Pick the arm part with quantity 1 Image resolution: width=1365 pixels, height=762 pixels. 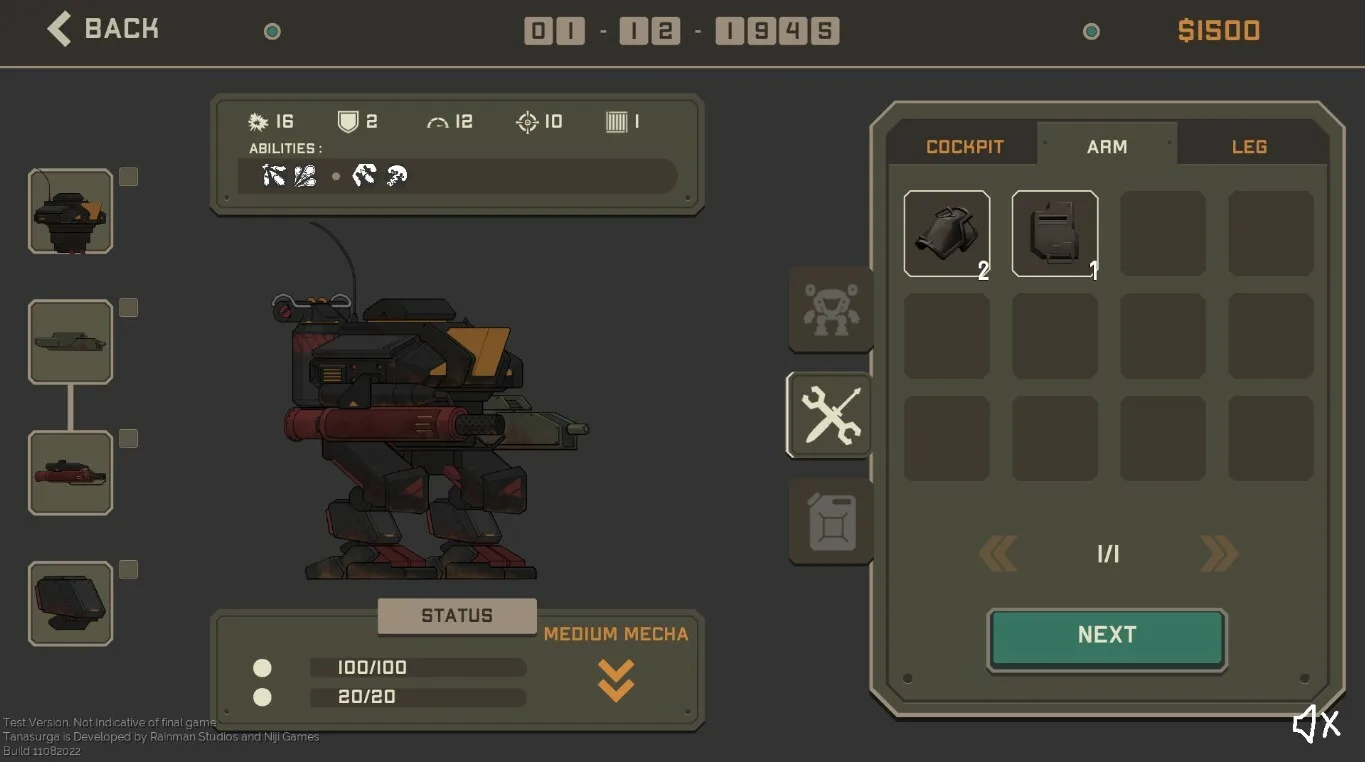click(x=1054, y=233)
